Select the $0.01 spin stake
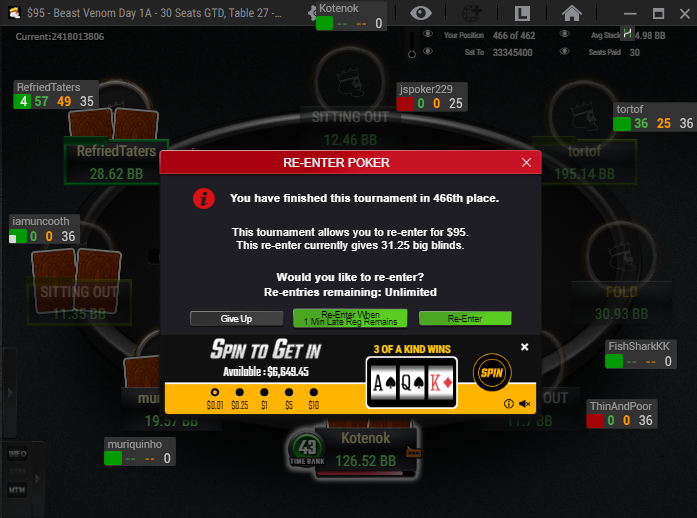697x518 pixels. (215, 392)
